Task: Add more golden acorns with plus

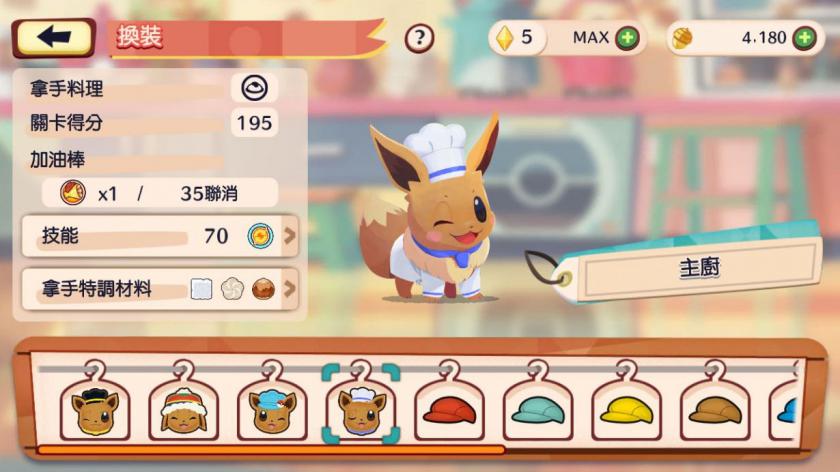Action: tap(804, 38)
